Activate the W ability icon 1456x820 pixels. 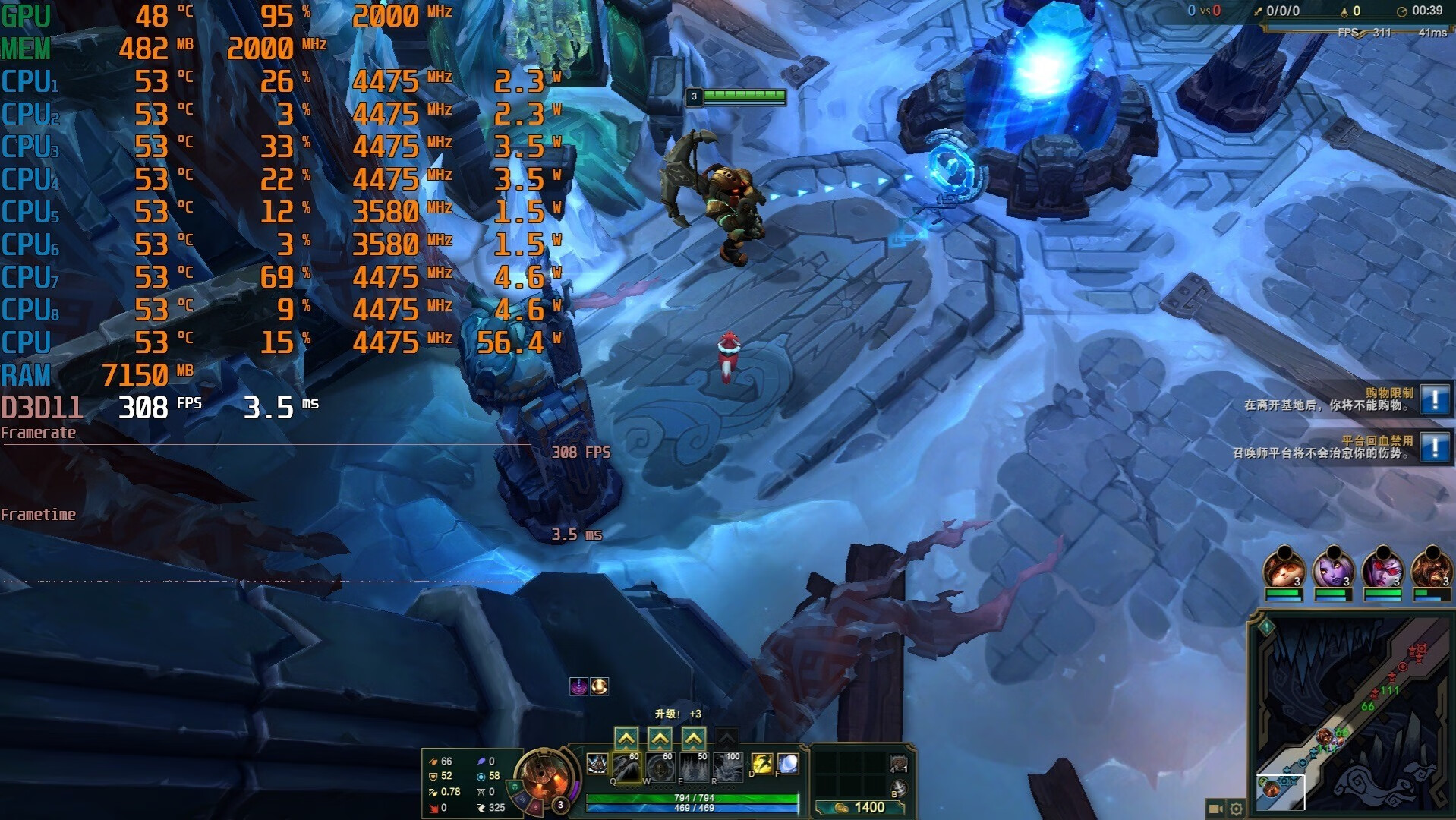point(660,767)
